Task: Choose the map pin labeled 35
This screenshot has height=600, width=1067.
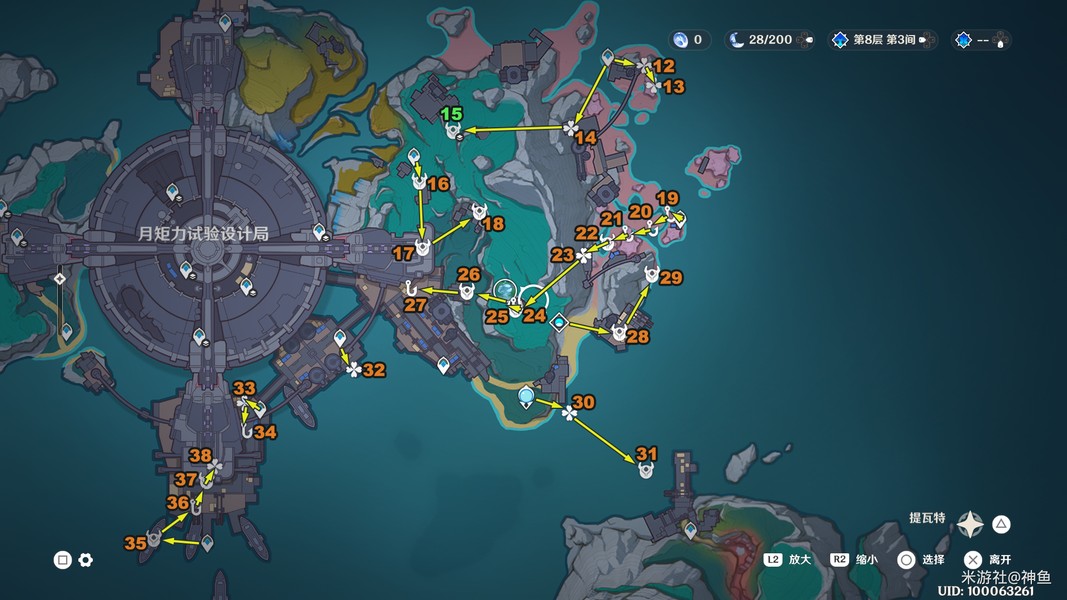Action: pos(154,540)
